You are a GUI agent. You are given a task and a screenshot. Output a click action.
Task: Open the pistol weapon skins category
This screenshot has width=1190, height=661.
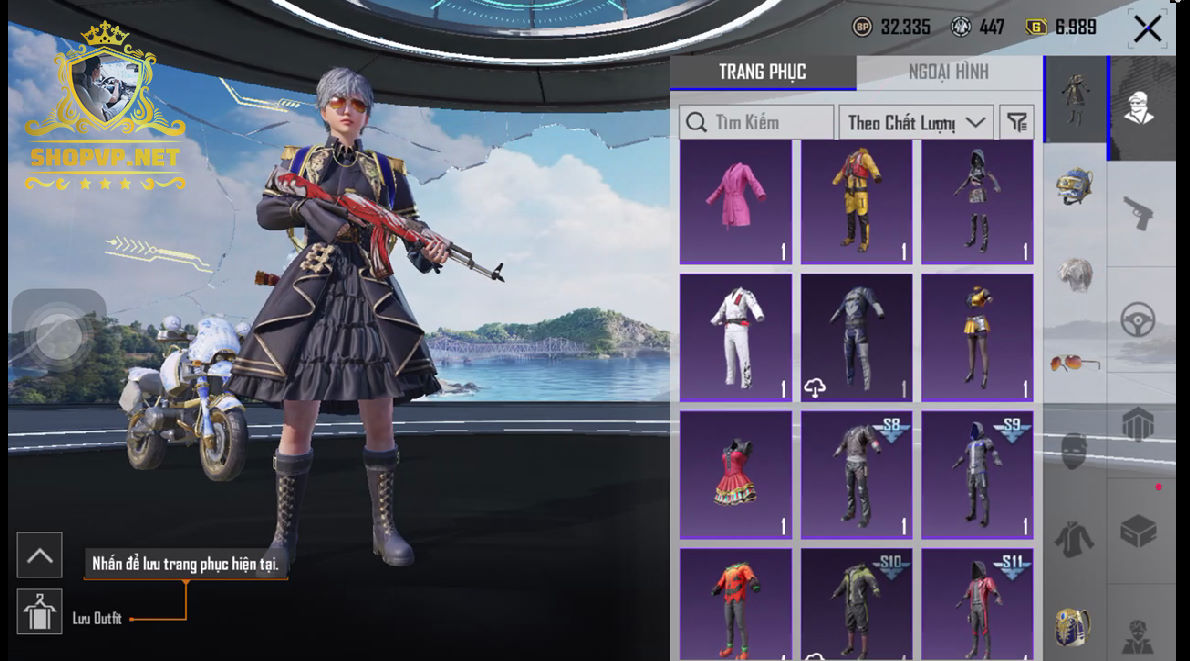click(1139, 211)
